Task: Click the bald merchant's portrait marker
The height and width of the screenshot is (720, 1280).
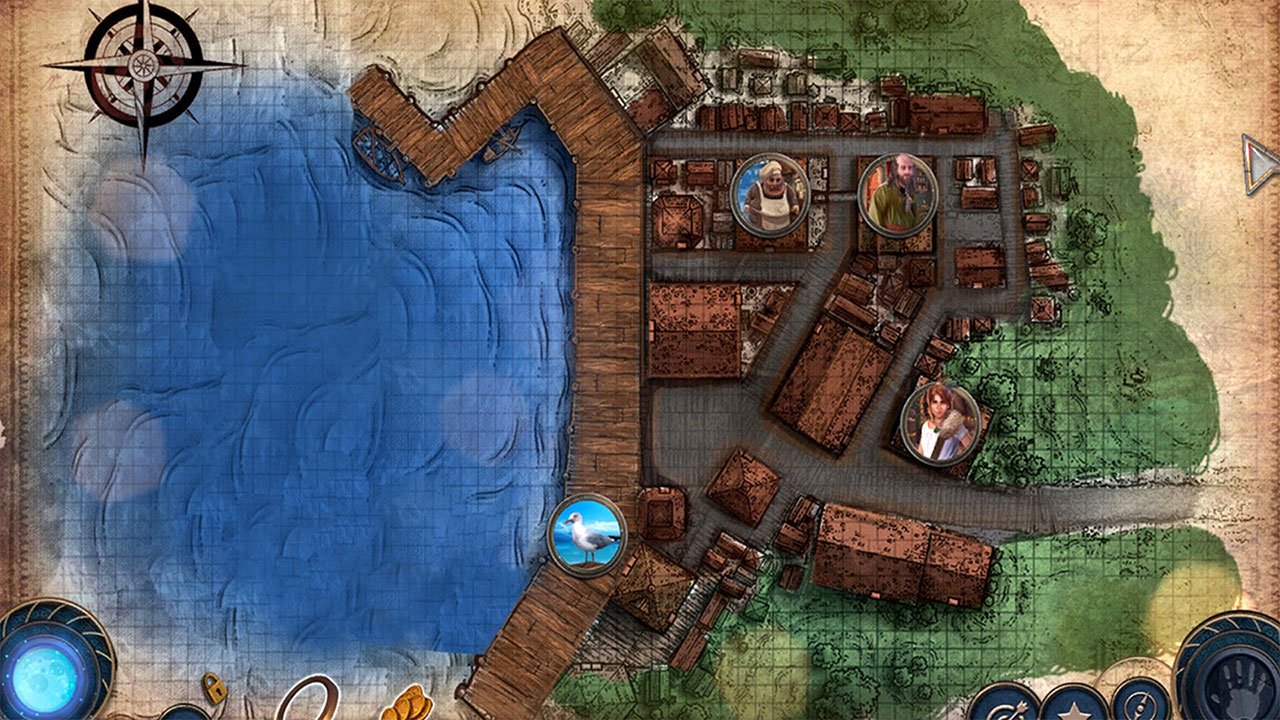Action: pyautogui.click(x=899, y=193)
